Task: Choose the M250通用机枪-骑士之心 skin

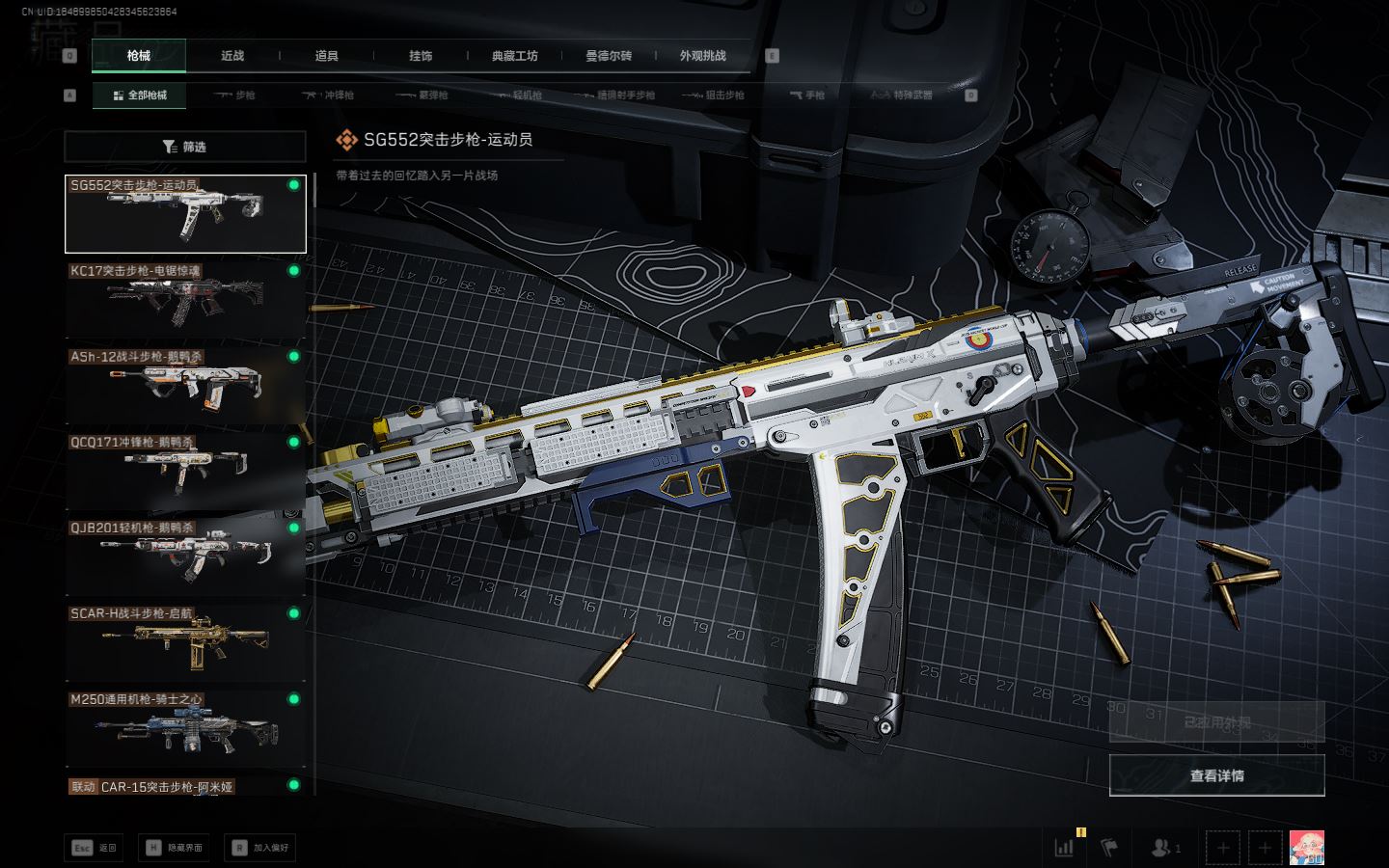Action: click(x=185, y=728)
